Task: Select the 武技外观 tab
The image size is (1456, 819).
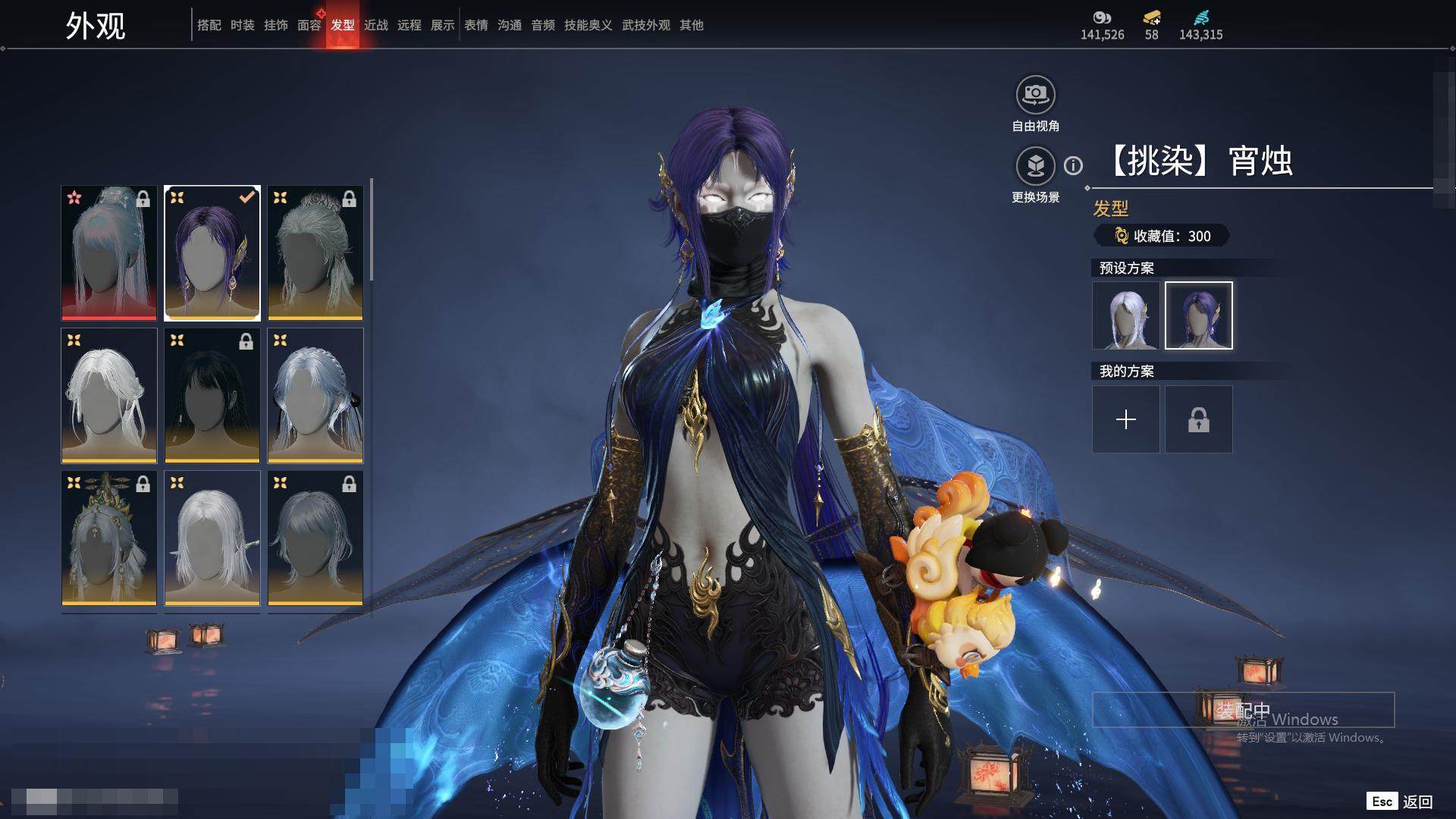Action: pyautogui.click(x=645, y=25)
